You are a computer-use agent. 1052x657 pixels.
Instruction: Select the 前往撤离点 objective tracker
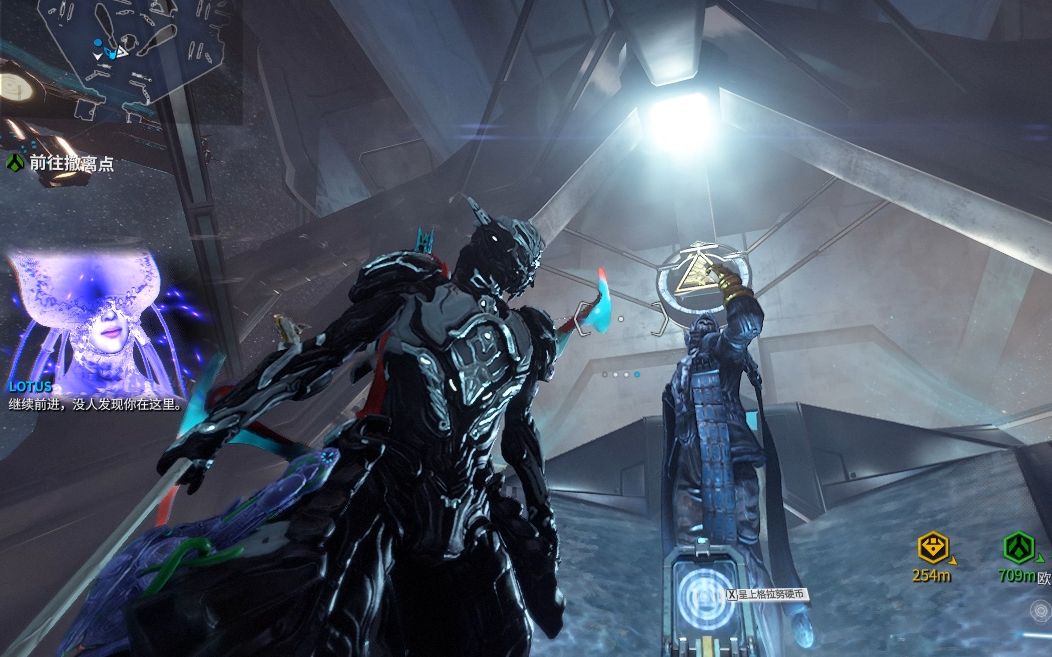pos(60,163)
